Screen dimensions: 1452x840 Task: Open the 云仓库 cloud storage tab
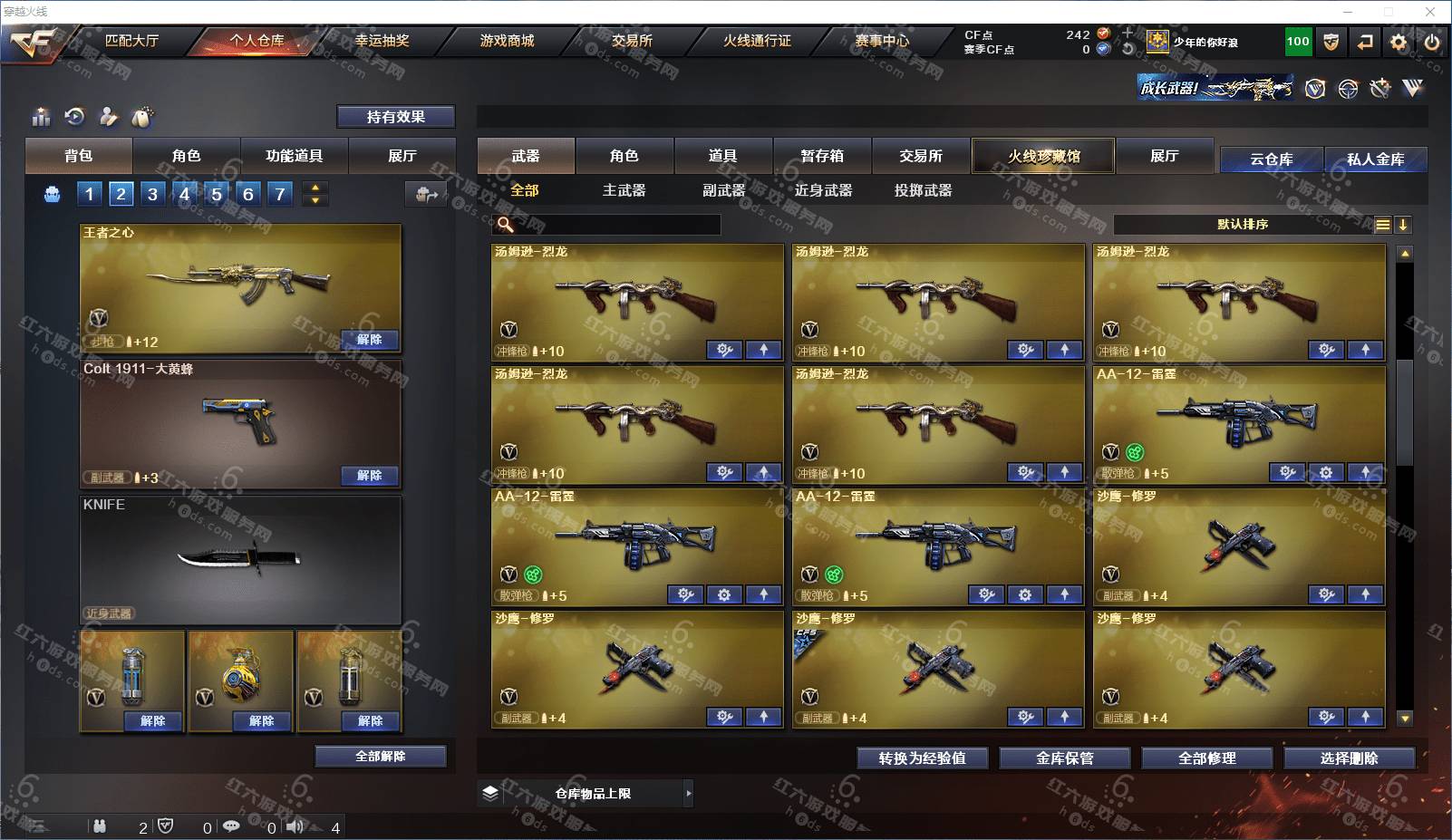1271,159
